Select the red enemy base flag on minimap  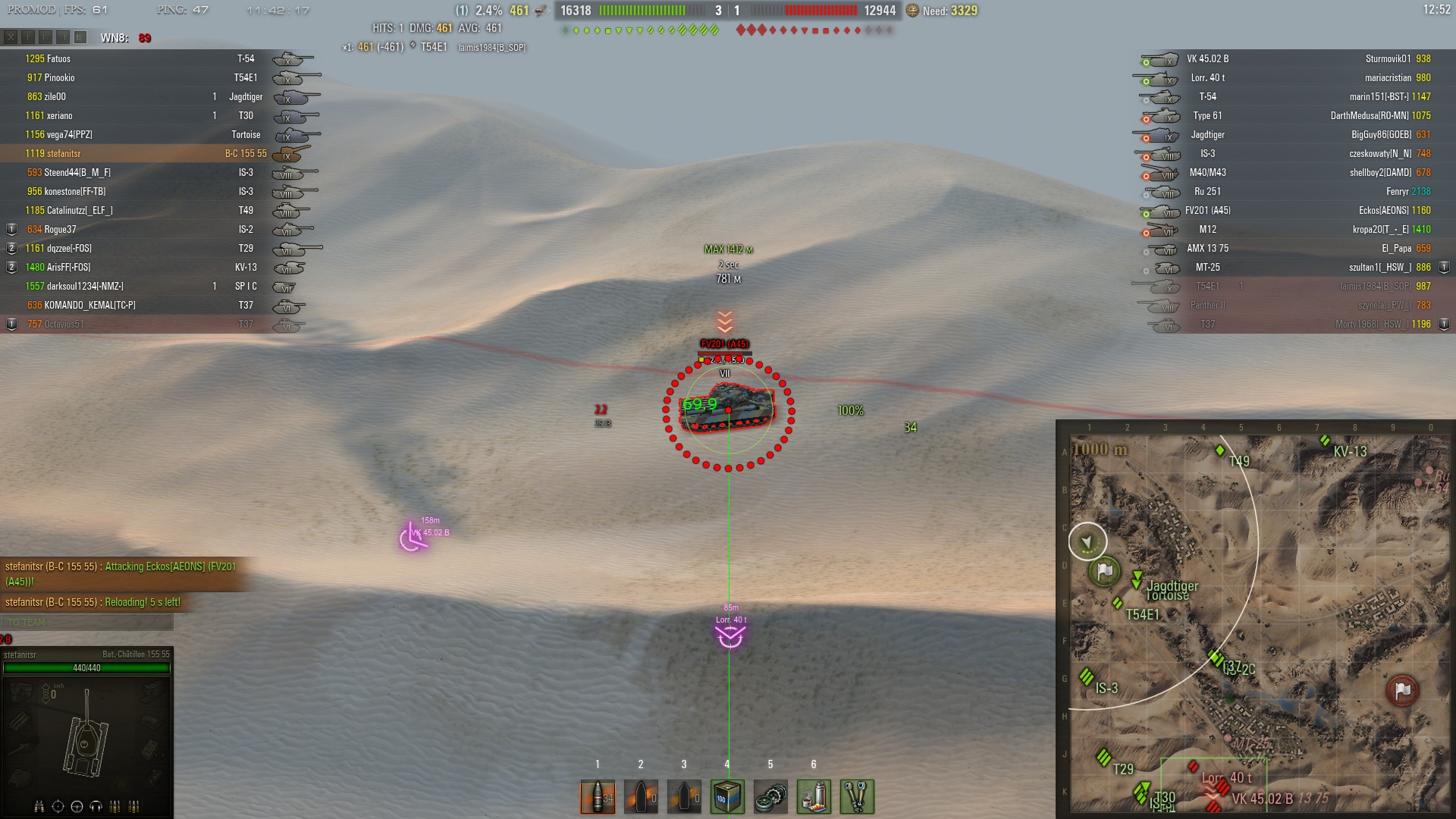pos(1402,690)
